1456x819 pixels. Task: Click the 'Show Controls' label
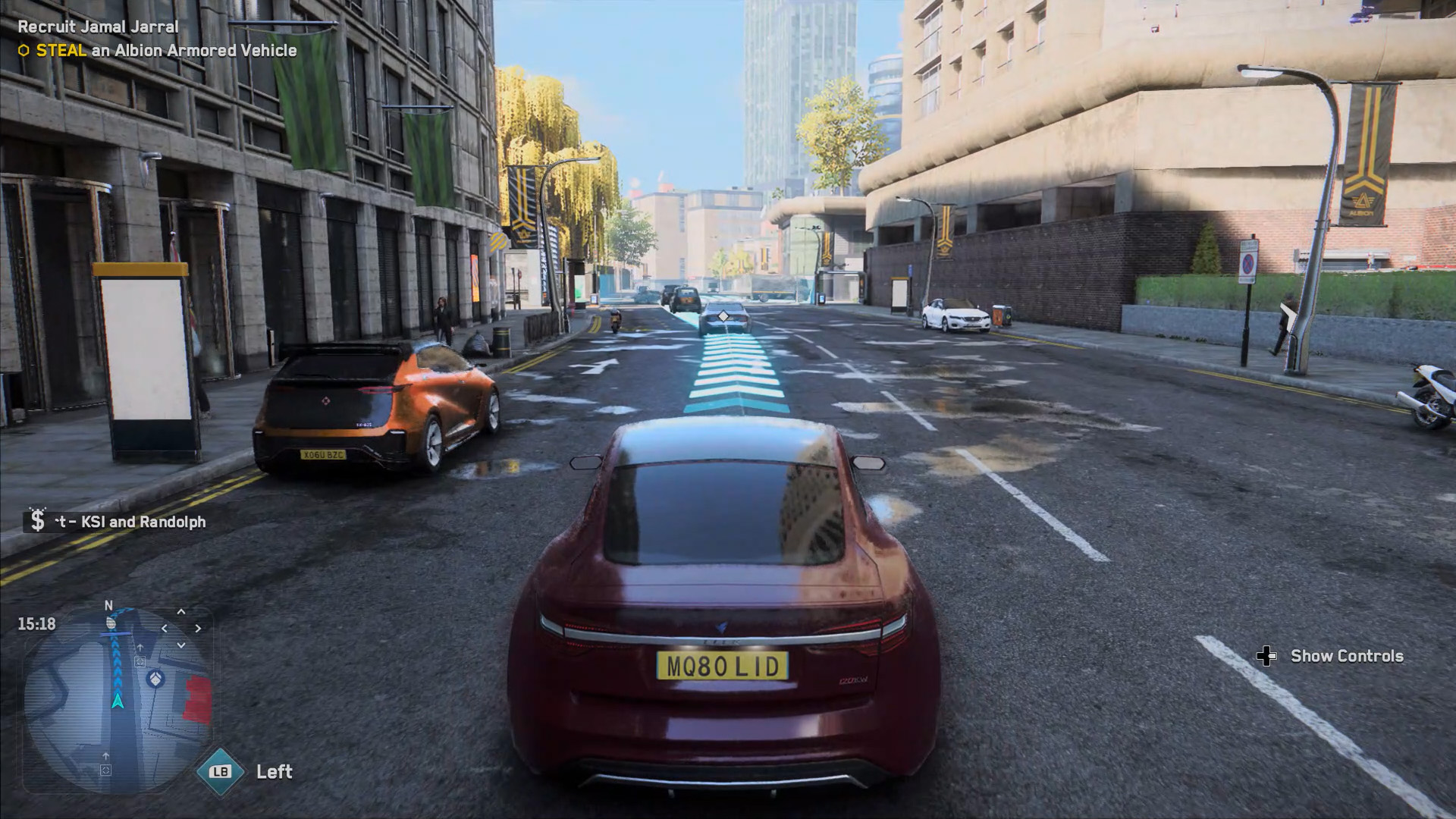[x=1346, y=656]
